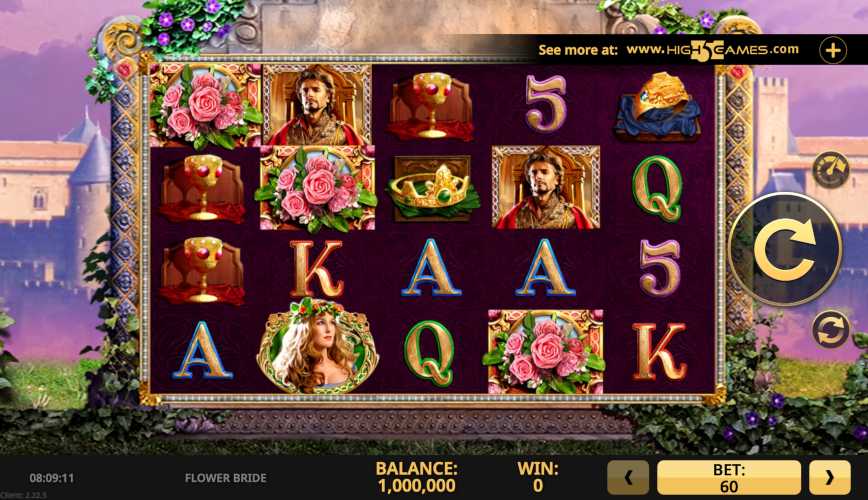
Task: Increase the bet with the right arrow
Action: [829, 478]
